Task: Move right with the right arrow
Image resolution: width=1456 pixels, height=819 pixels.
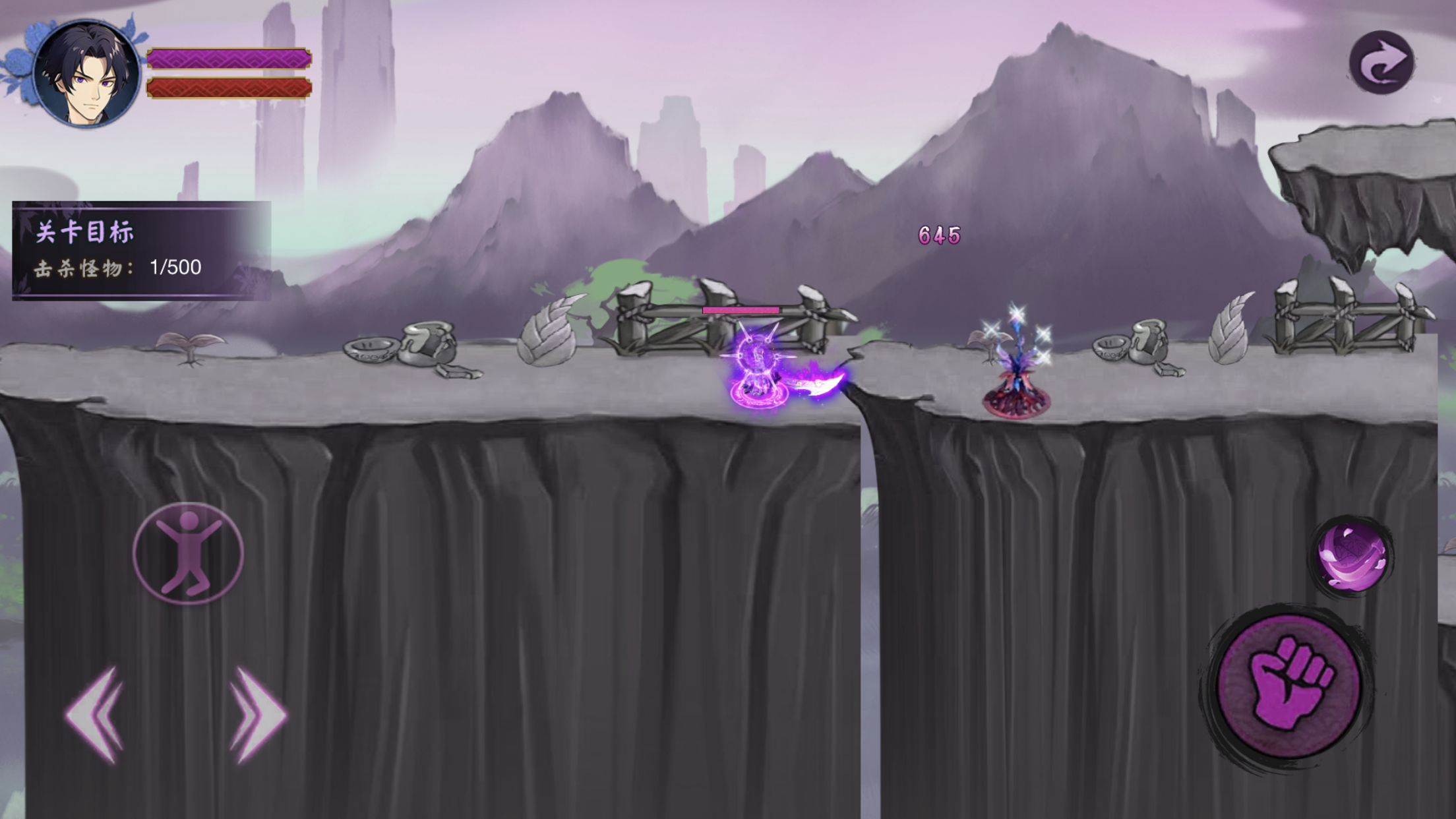Action: tap(257, 714)
